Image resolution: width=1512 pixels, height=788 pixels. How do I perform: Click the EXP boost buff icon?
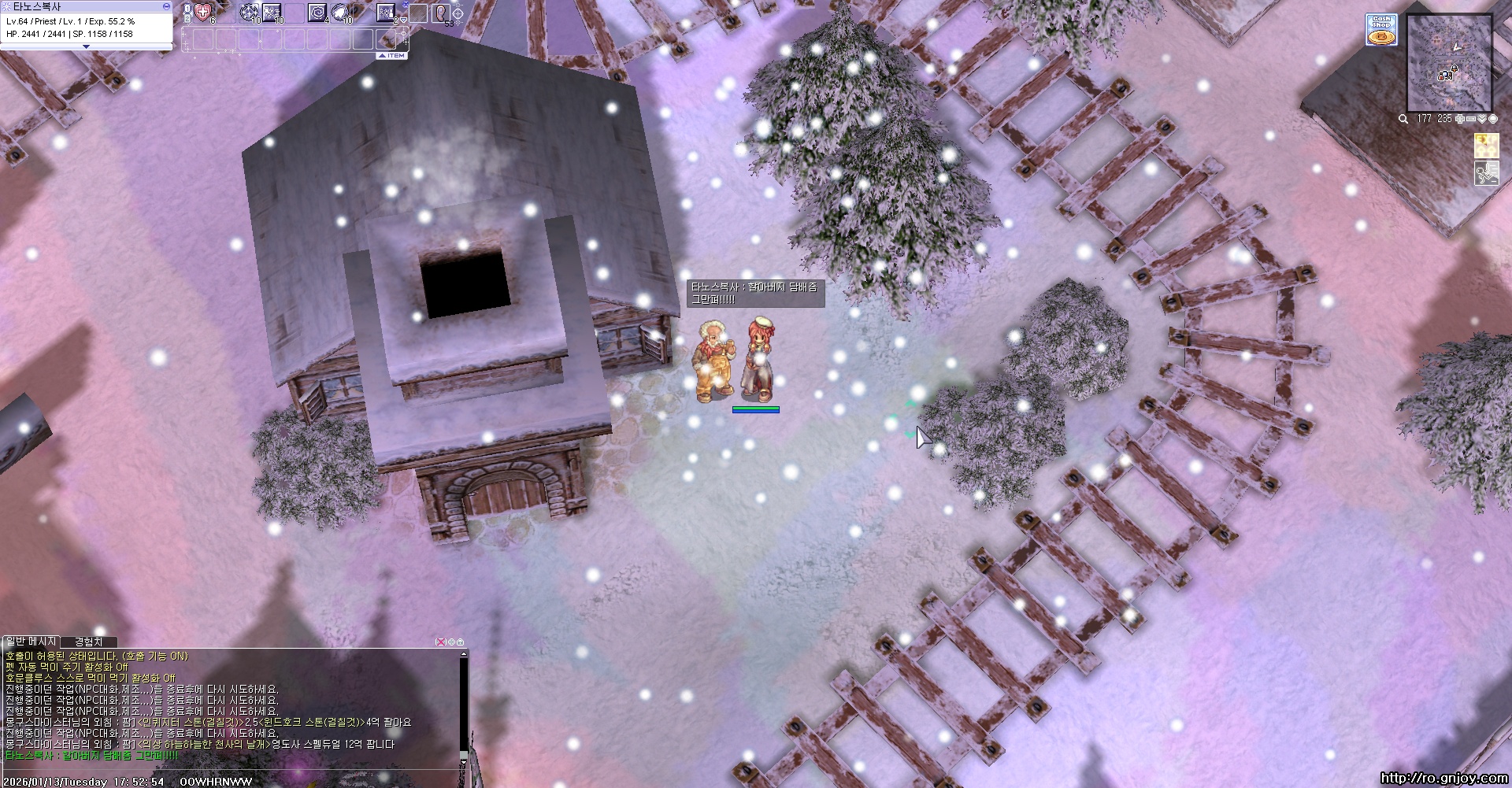1486,146
